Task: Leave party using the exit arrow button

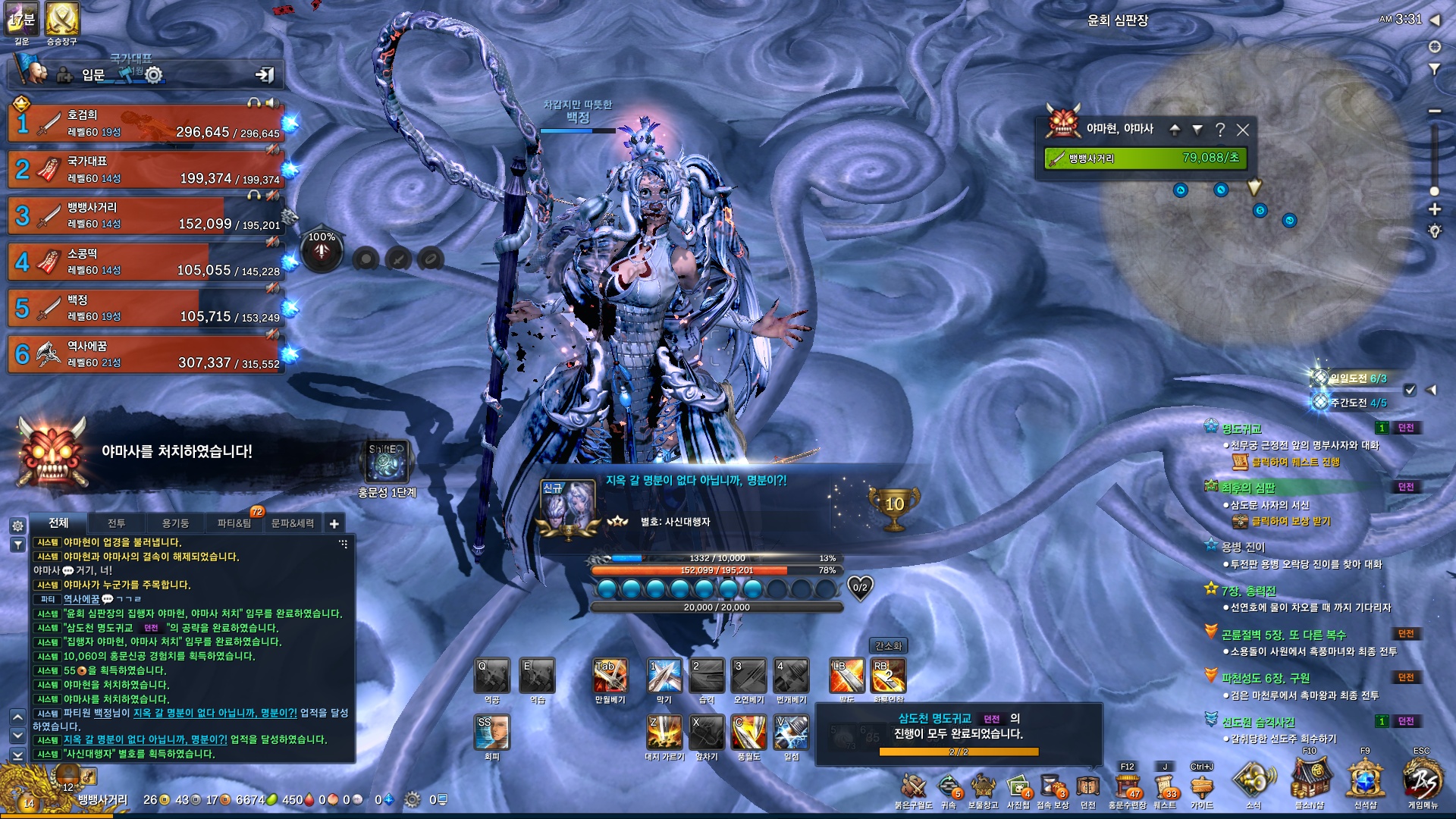Action: point(265,74)
